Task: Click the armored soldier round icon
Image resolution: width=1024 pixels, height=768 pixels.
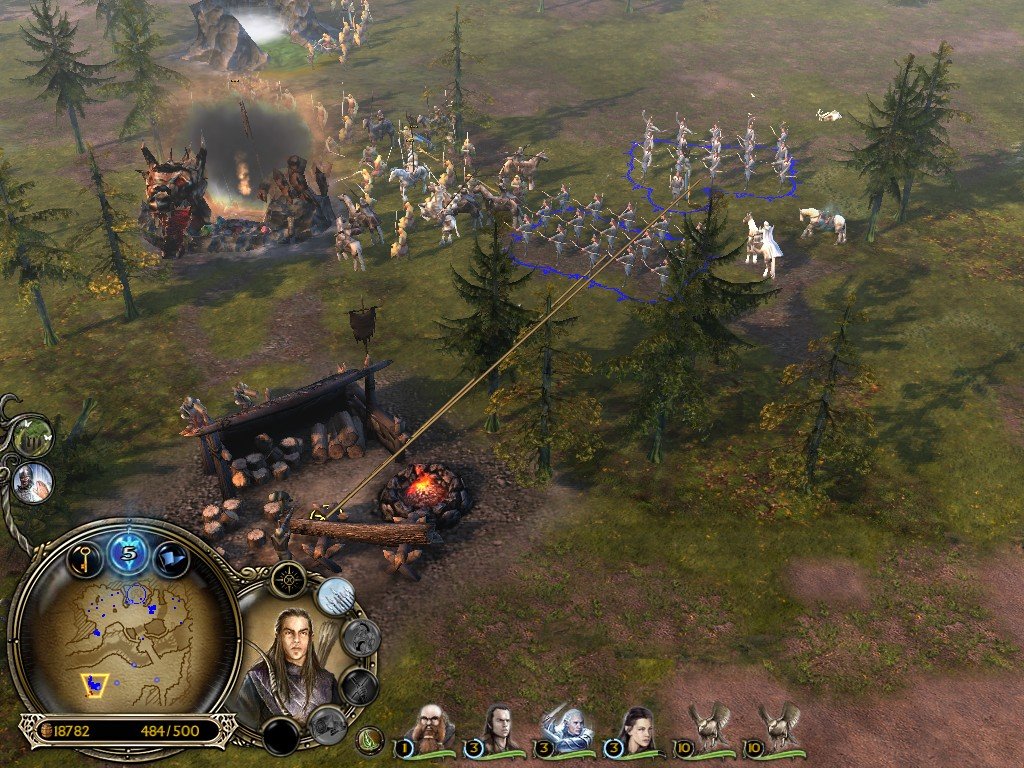Action: point(32,482)
